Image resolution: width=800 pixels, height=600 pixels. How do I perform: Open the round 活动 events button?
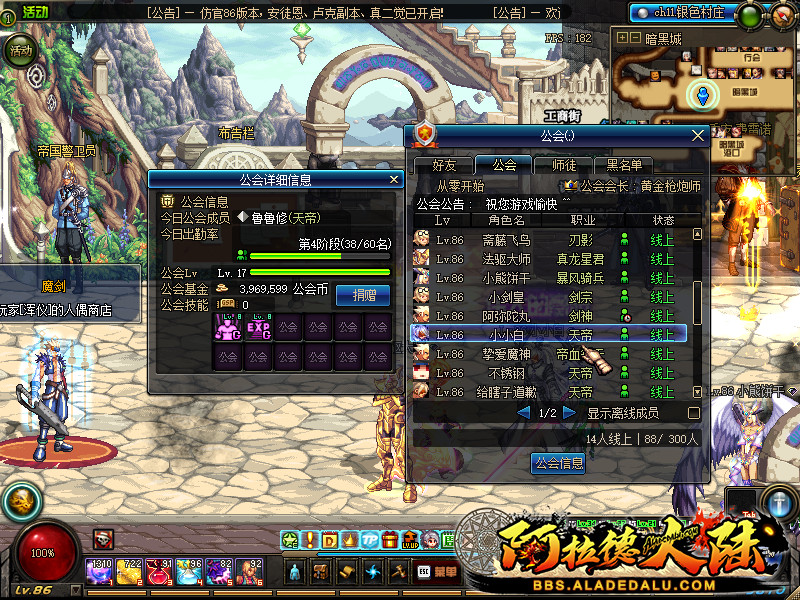[x=20, y=50]
